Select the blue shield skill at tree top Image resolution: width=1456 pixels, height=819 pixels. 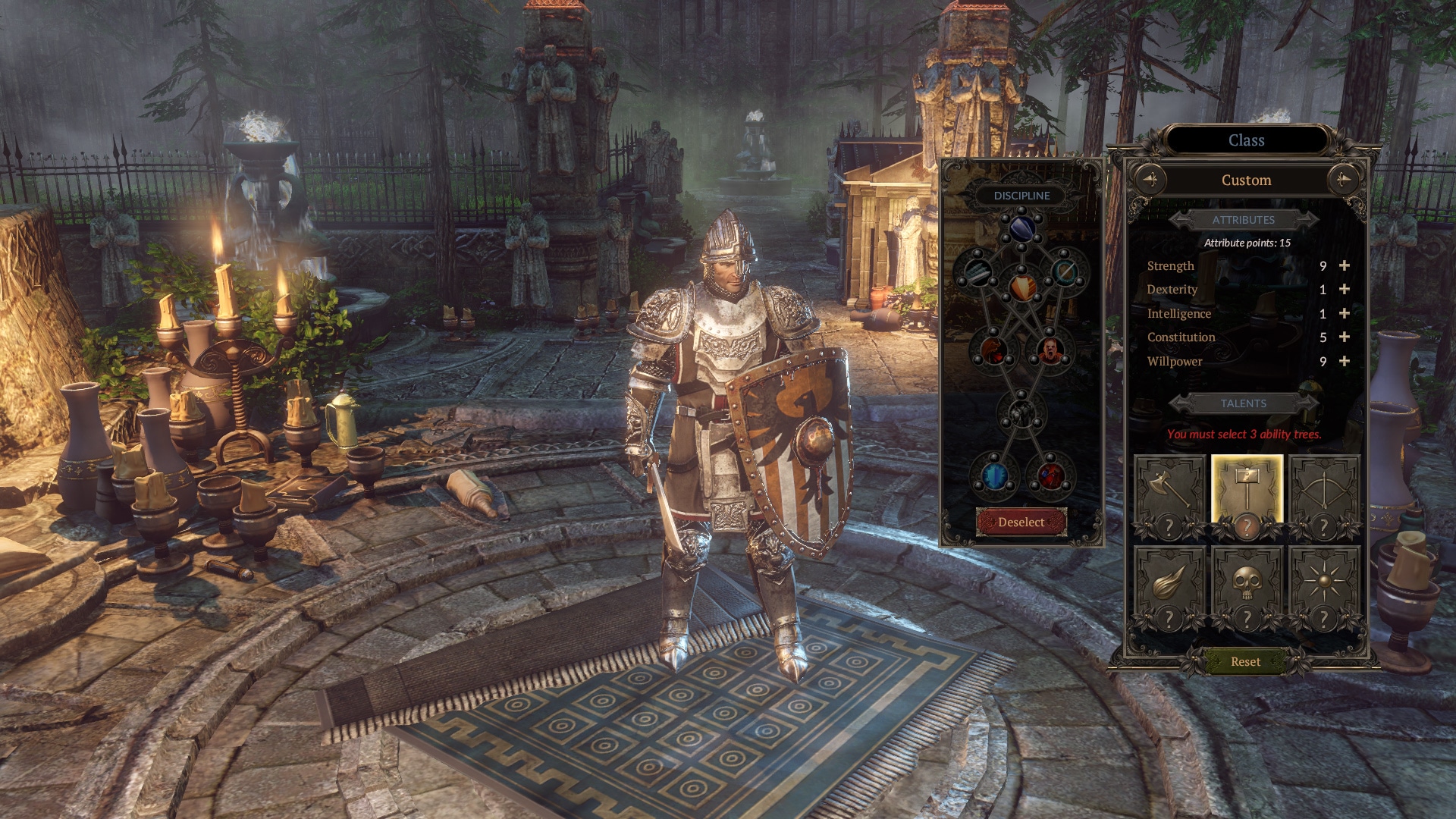tap(1021, 227)
